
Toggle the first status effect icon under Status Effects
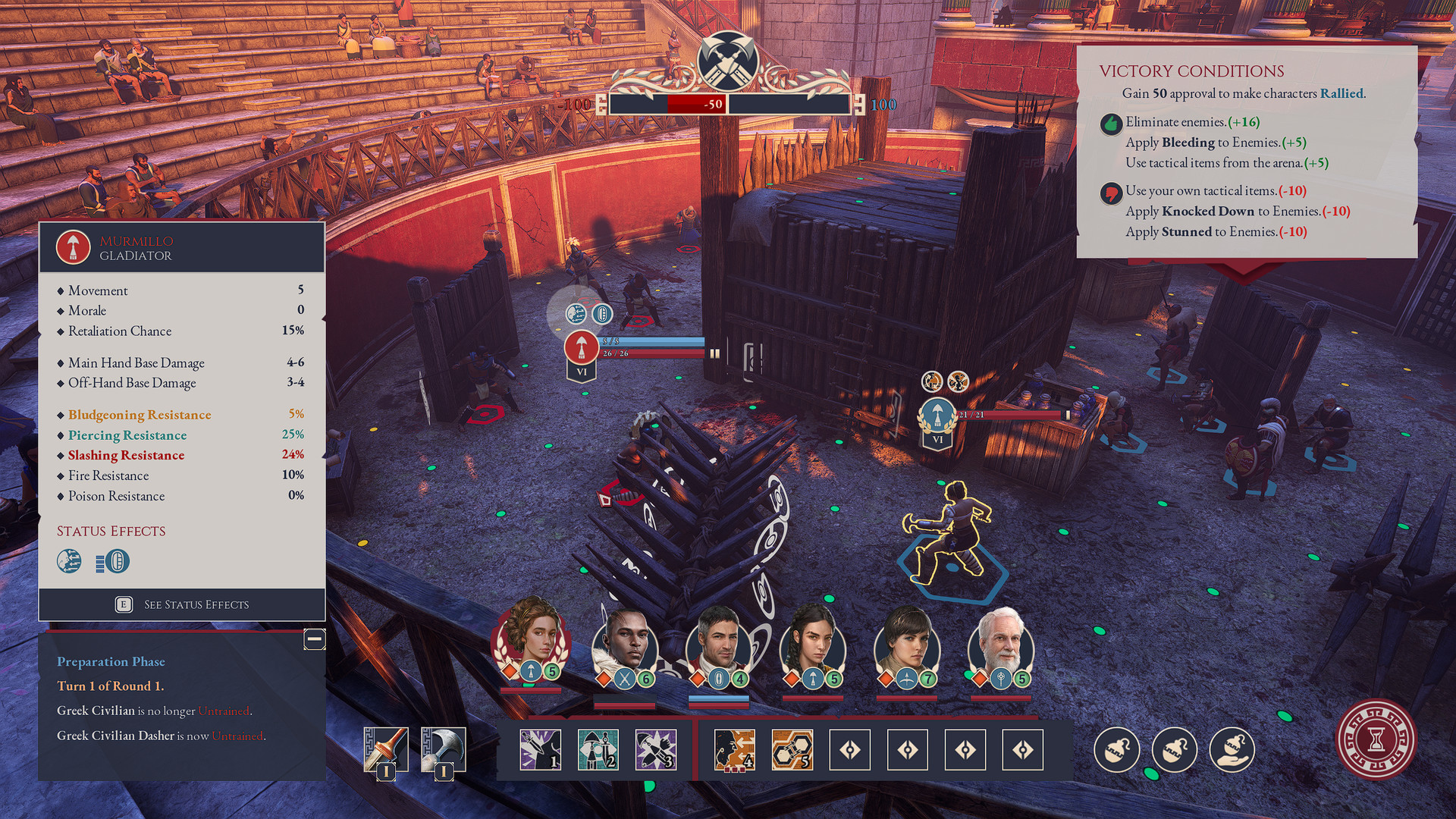click(68, 562)
